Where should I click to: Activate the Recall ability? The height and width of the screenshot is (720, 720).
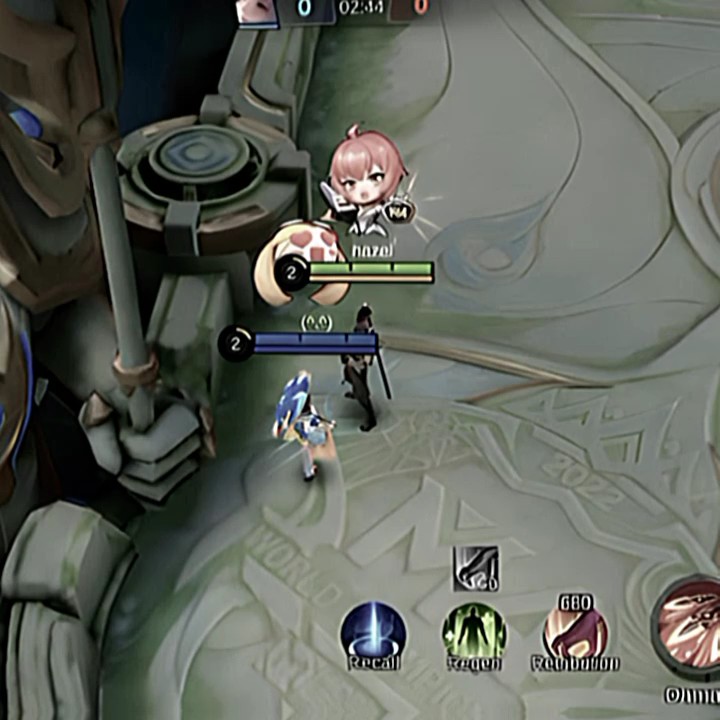click(x=372, y=632)
